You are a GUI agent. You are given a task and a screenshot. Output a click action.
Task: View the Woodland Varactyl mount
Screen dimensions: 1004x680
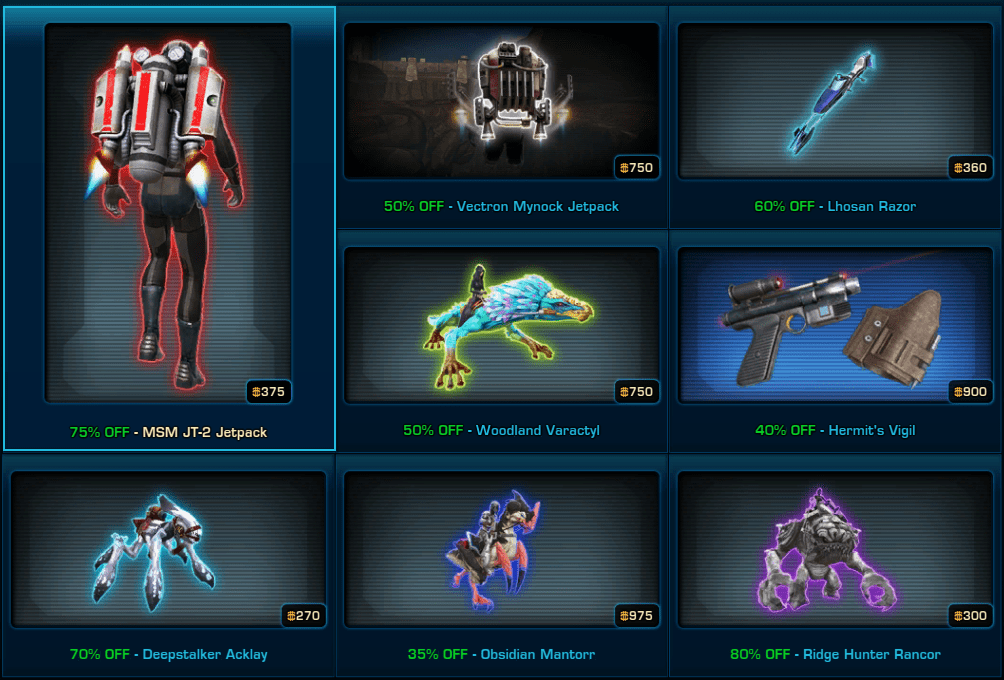pyautogui.click(x=501, y=325)
